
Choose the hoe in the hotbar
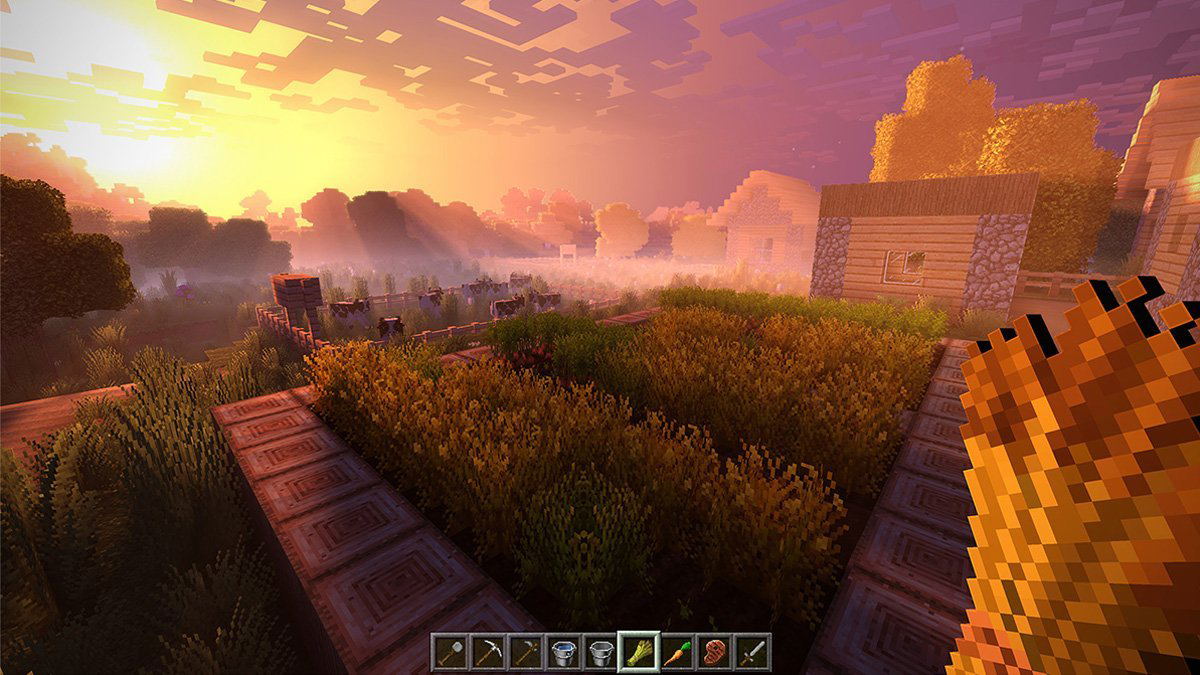tap(525, 652)
